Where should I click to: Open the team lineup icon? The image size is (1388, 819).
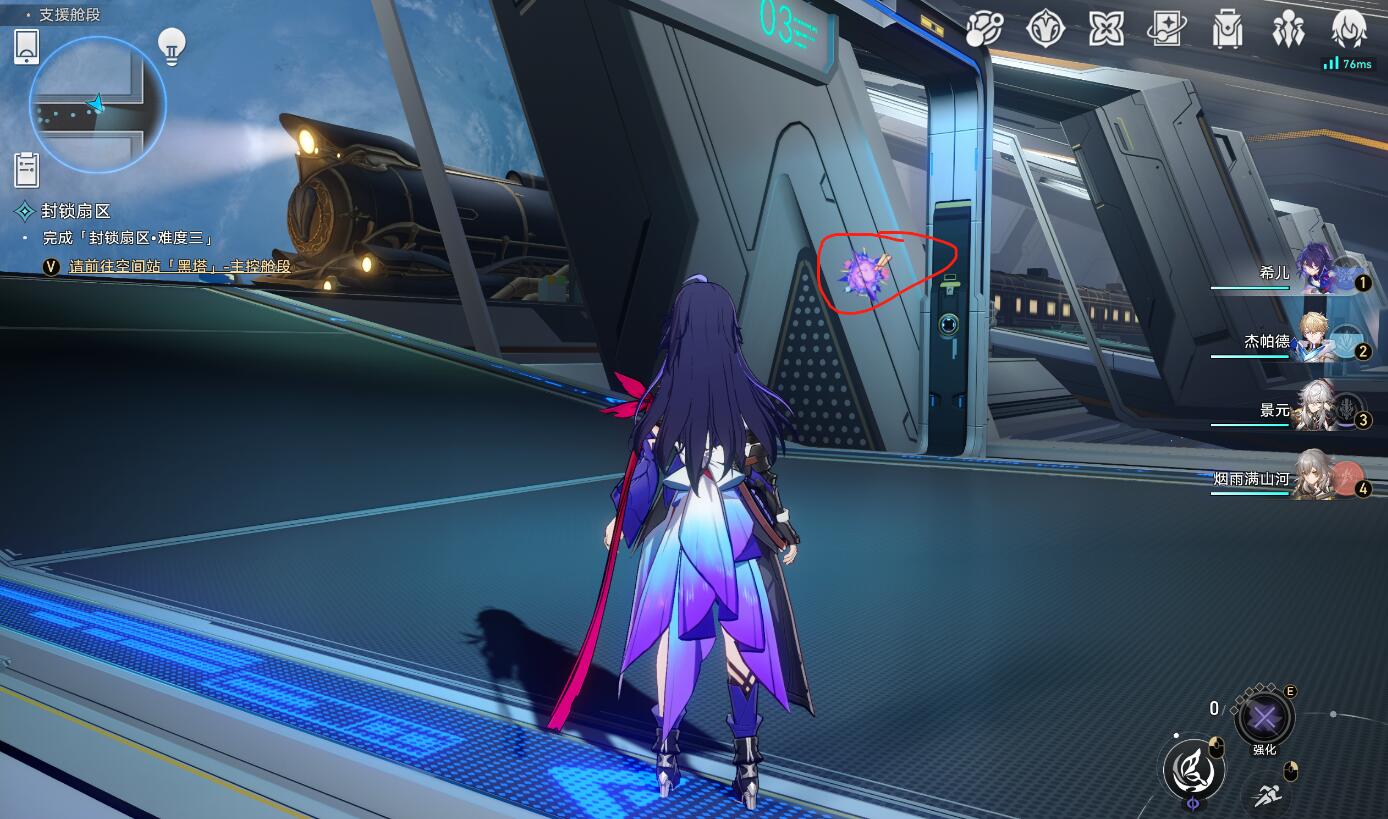[x=1288, y=28]
